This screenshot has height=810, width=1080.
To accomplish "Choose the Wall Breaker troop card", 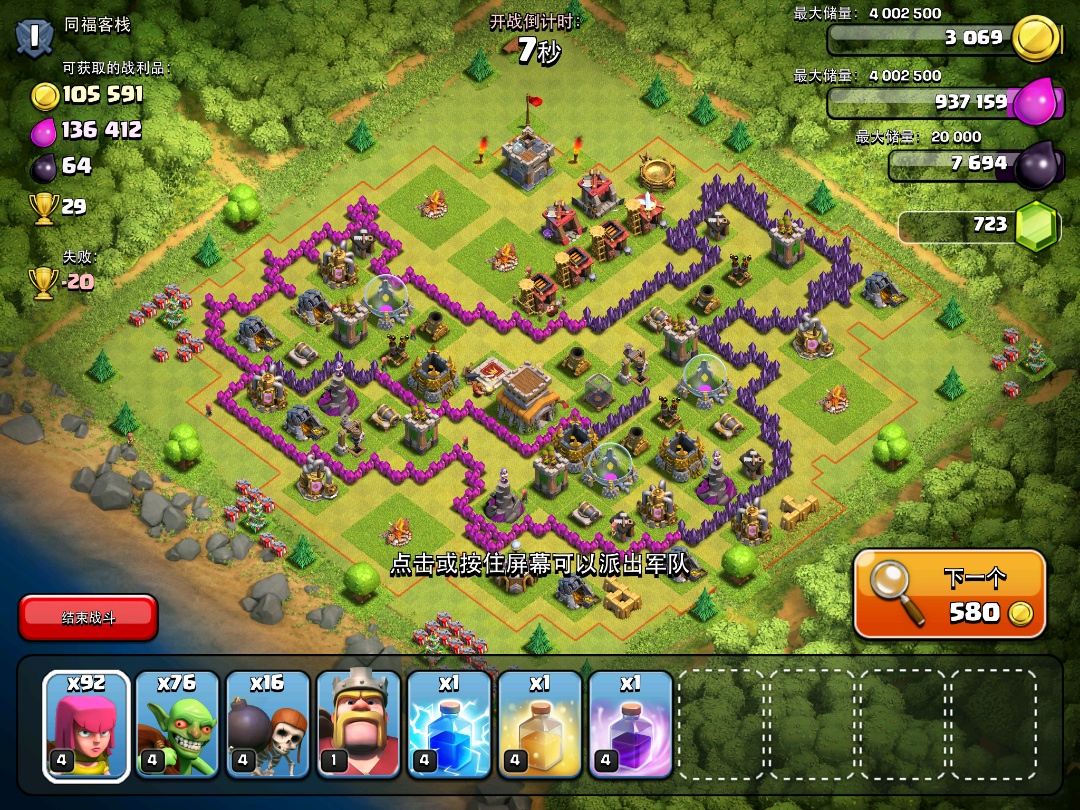I will (268, 726).
